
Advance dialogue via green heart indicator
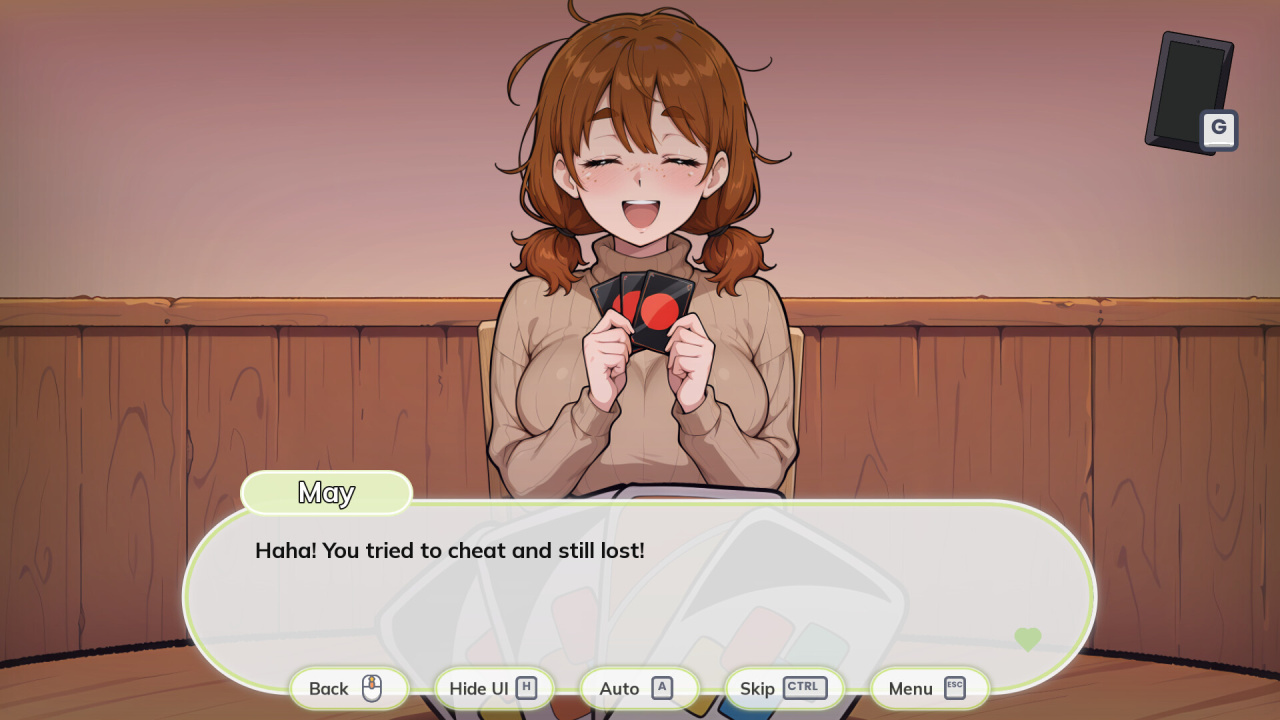pos(1027,639)
